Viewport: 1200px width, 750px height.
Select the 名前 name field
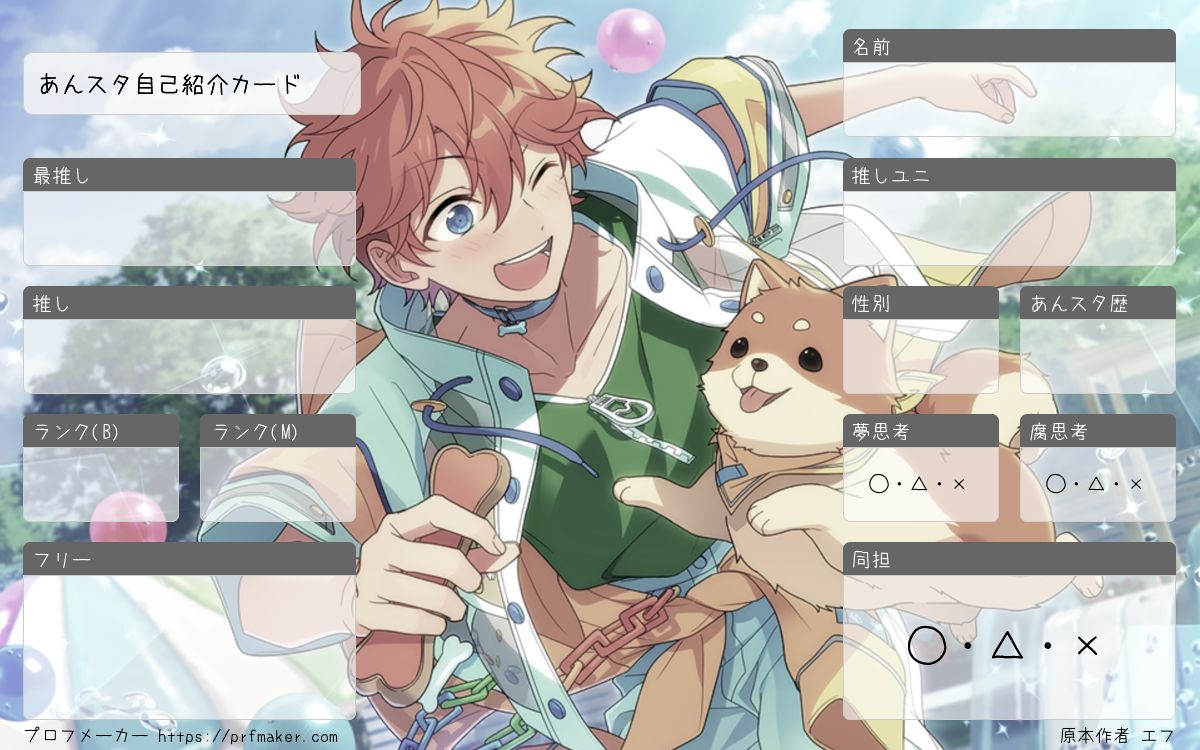point(1008,99)
